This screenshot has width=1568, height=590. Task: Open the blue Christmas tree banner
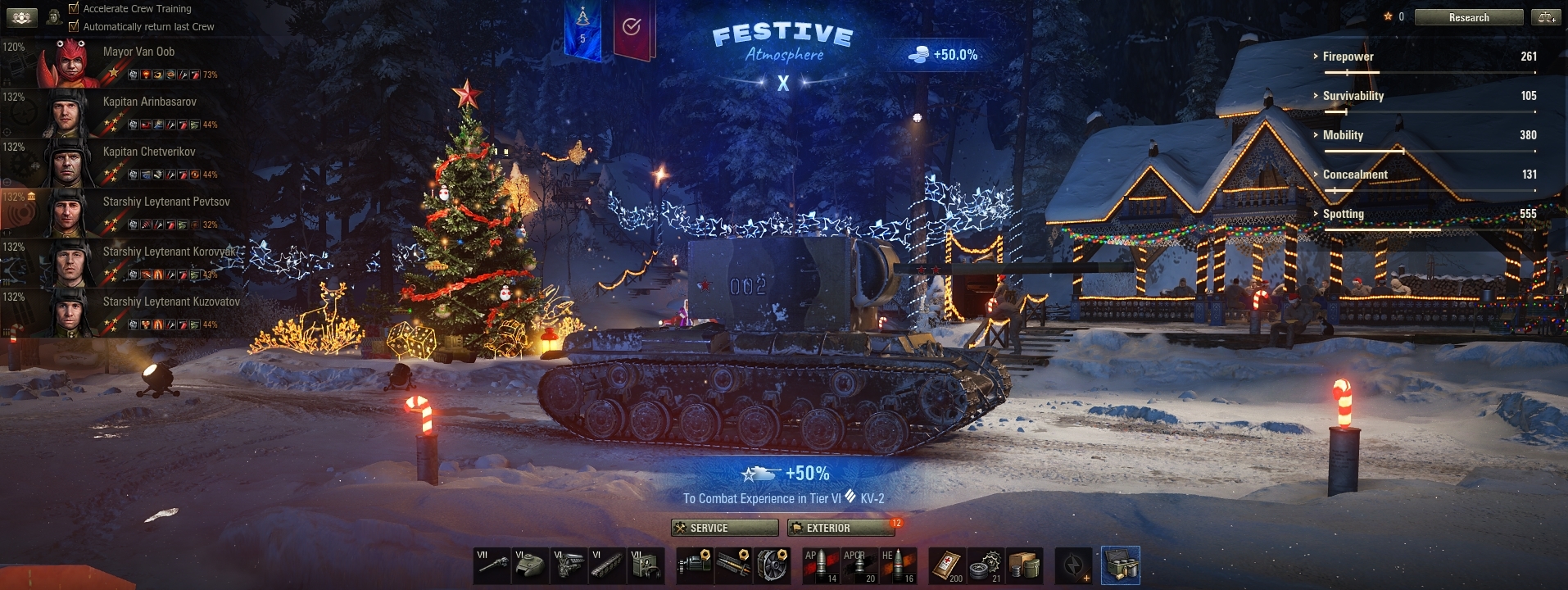pos(582,29)
